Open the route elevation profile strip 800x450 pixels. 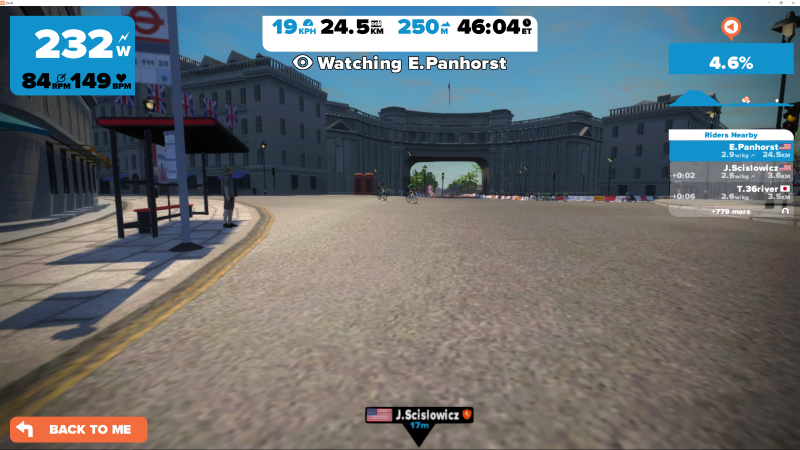tap(730, 99)
